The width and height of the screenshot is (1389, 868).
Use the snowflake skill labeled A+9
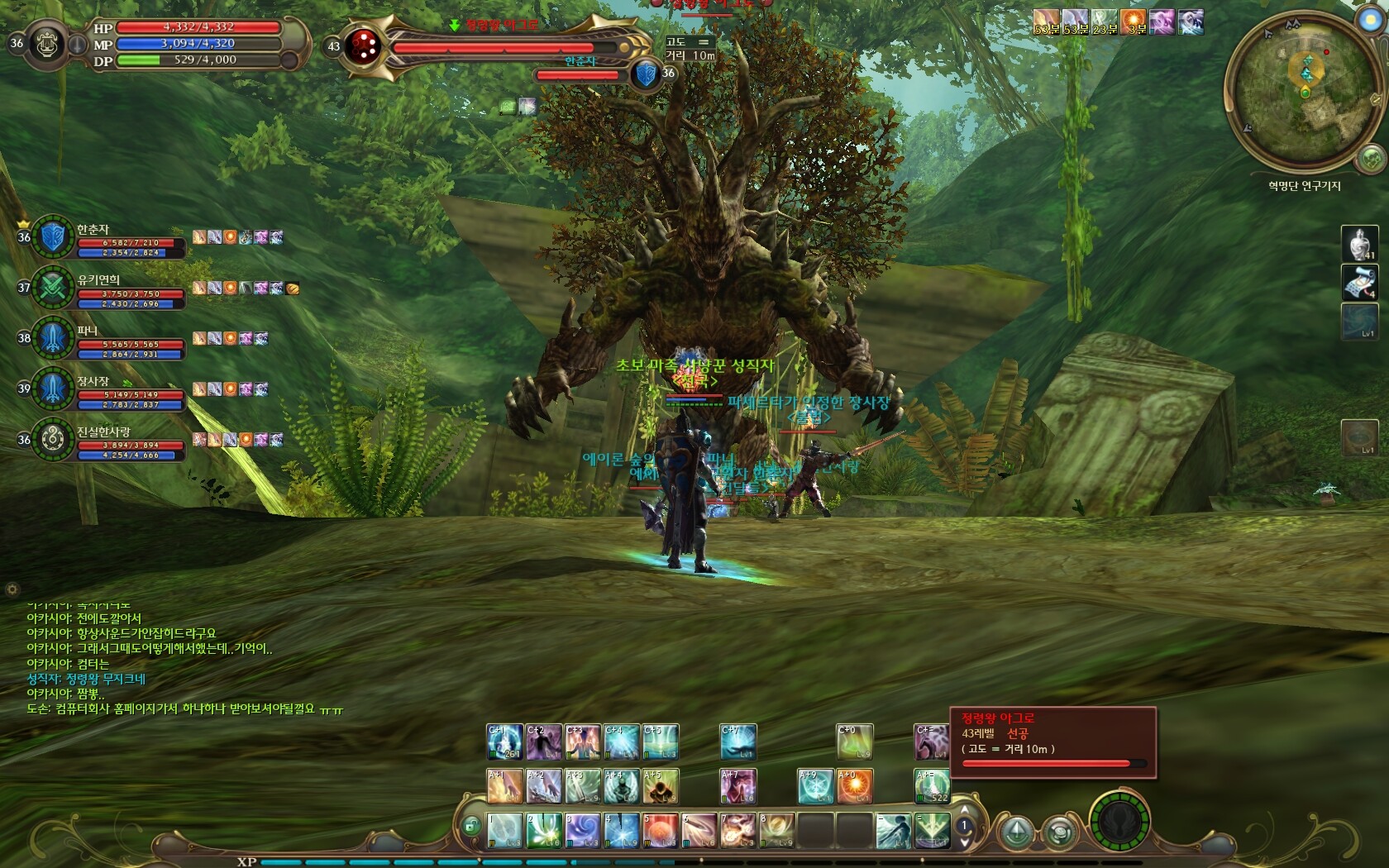815,786
